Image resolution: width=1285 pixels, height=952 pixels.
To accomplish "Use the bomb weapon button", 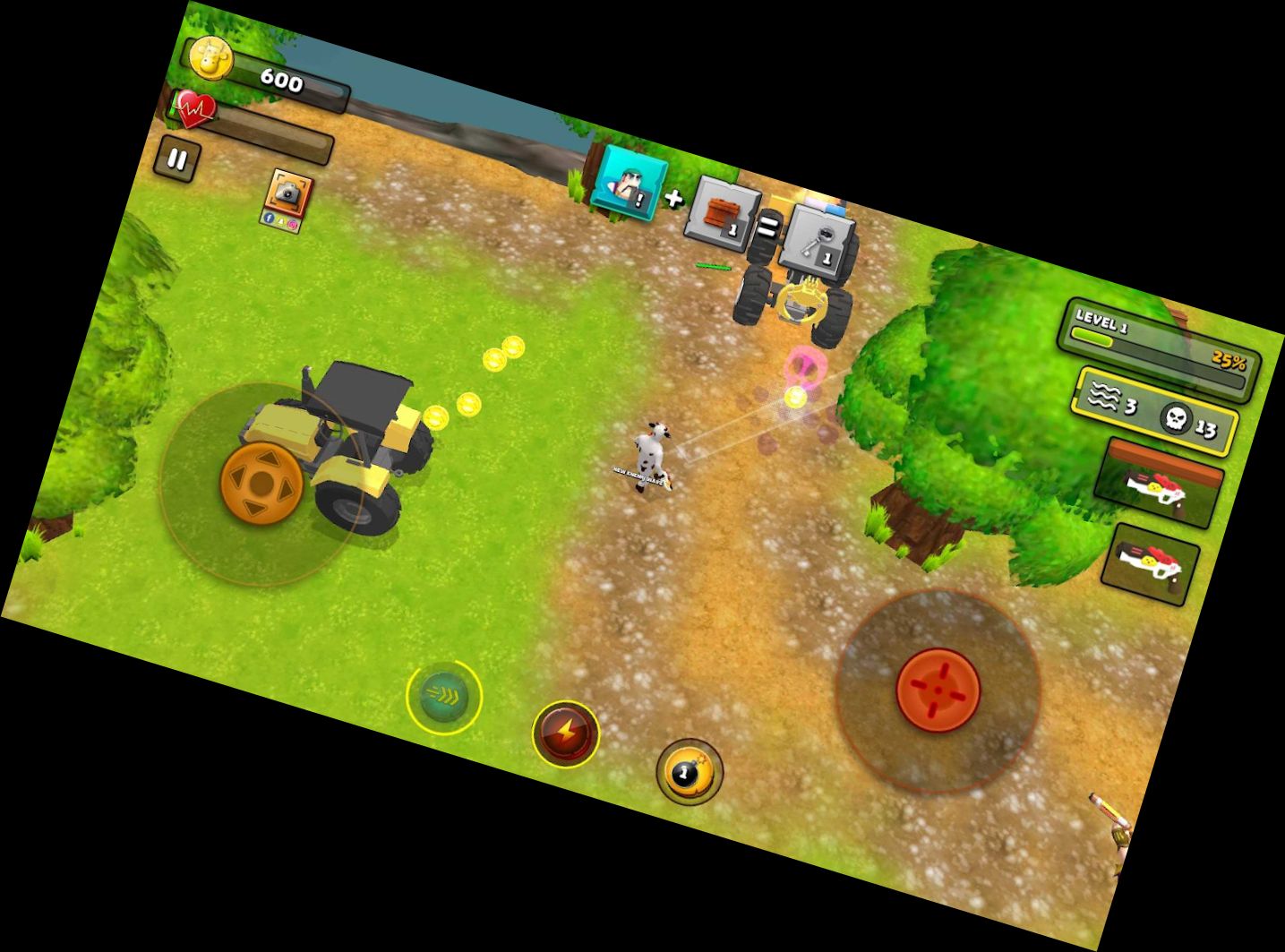I will pyautogui.click(x=688, y=772).
